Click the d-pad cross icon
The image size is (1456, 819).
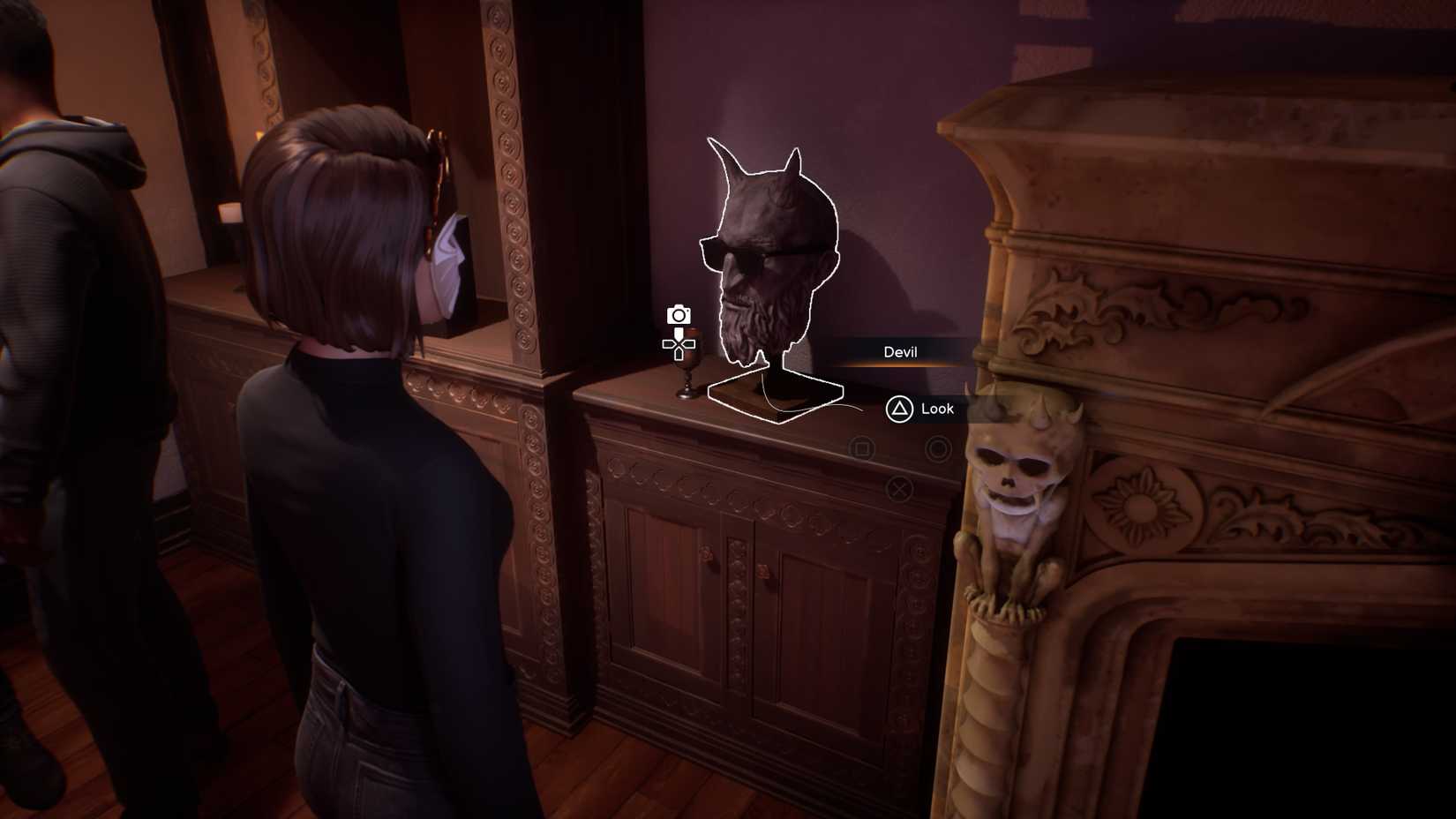pyautogui.click(x=679, y=346)
